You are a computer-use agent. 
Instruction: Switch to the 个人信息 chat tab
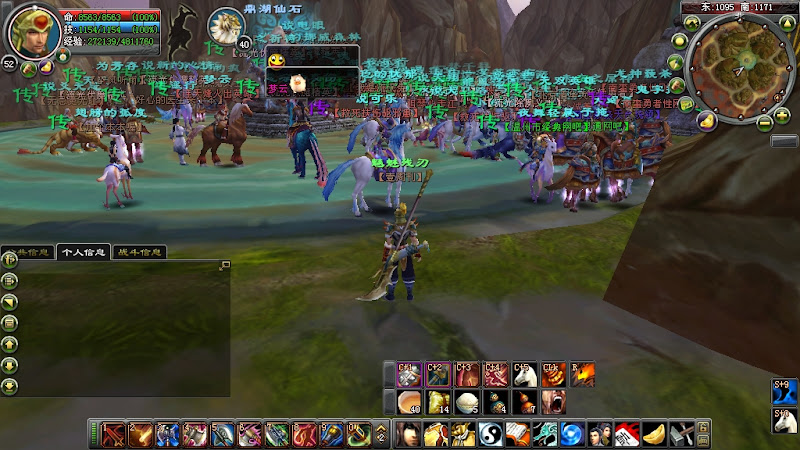coord(83,252)
